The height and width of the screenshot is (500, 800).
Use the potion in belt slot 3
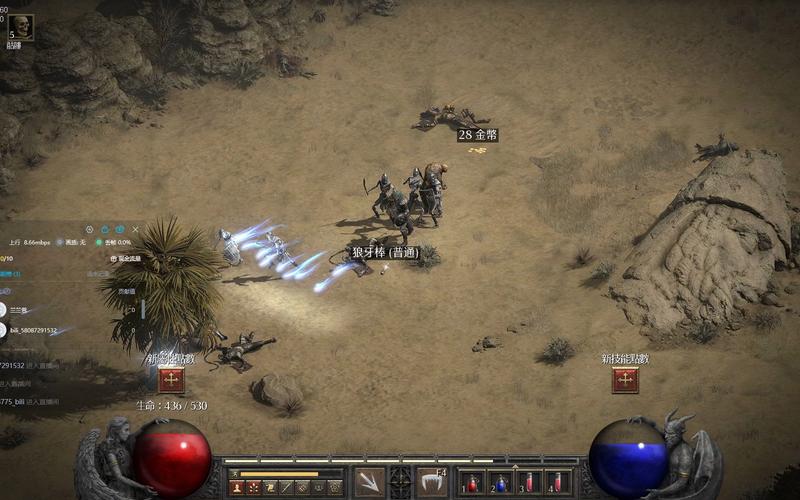pyautogui.click(x=529, y=482)
